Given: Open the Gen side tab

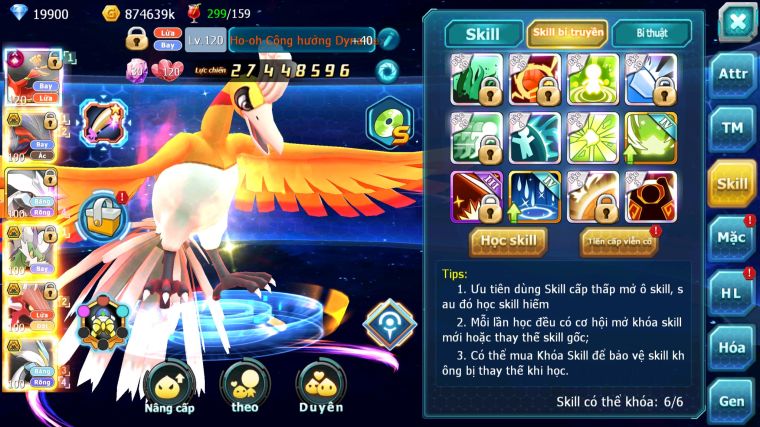Looking at the screenshot, I should coord(732,400).
